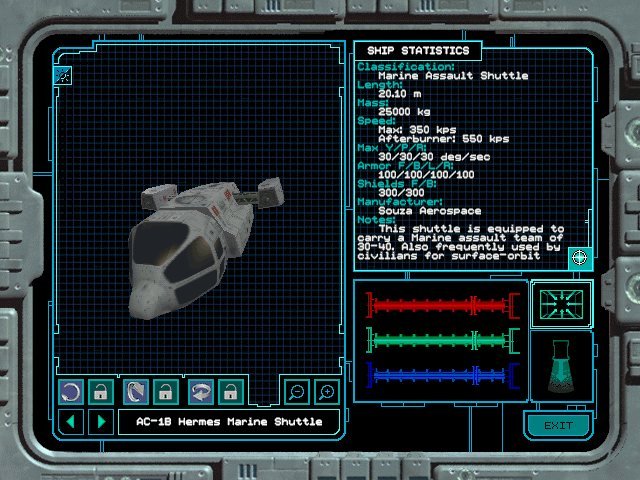Adjust the green color slider

coord(440,340)
